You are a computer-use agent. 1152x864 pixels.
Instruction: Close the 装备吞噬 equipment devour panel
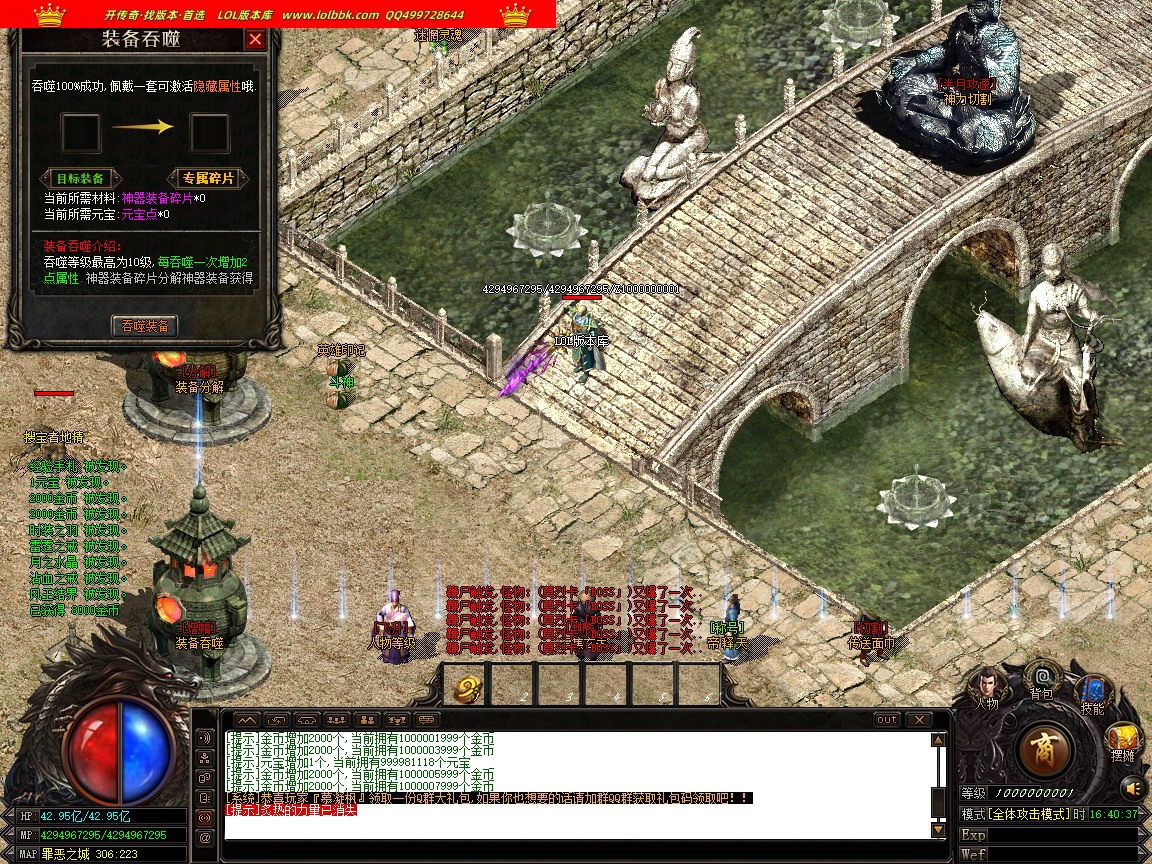point(255,40)
